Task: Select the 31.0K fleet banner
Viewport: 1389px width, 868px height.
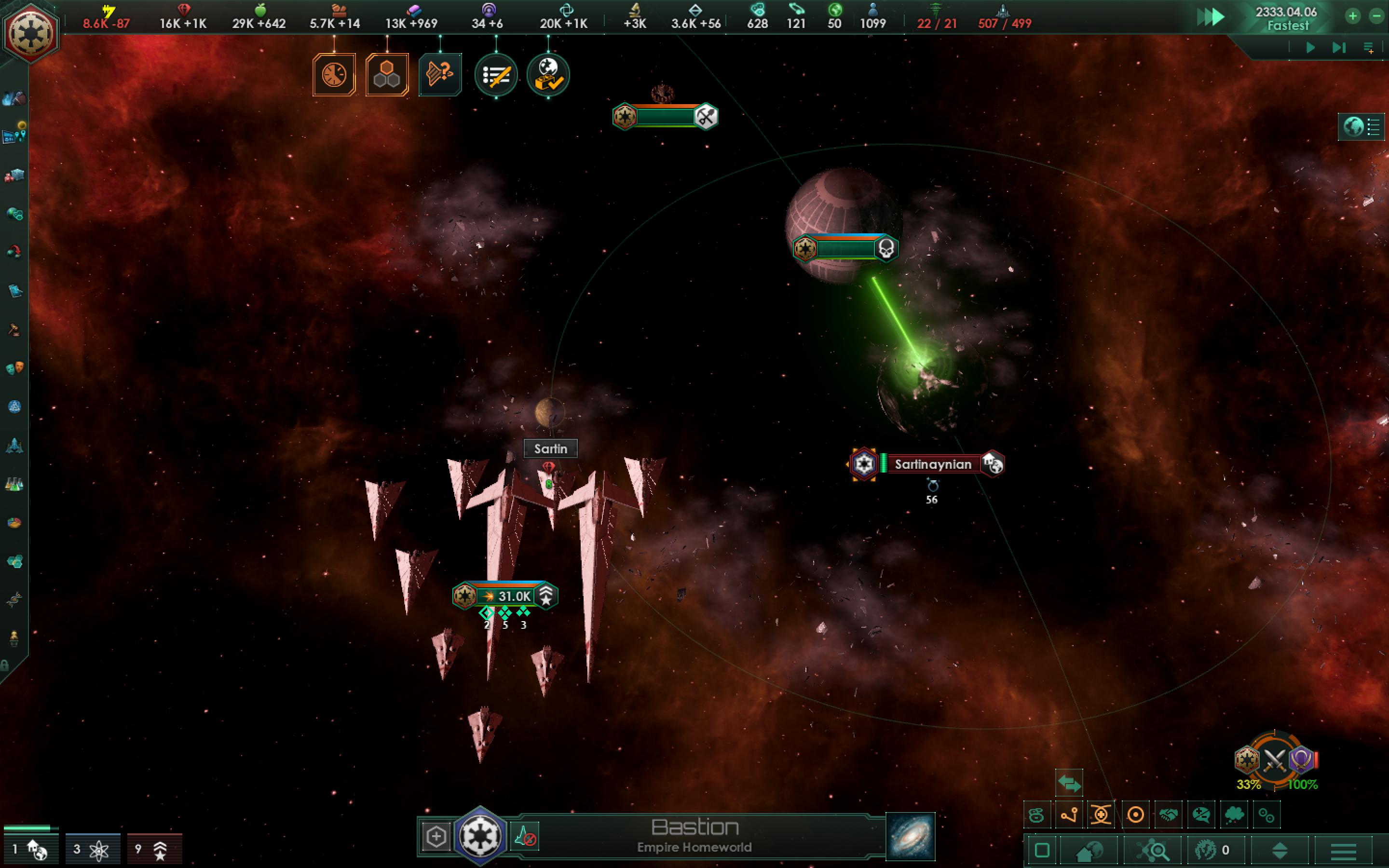Action: [x=505, y=596]
